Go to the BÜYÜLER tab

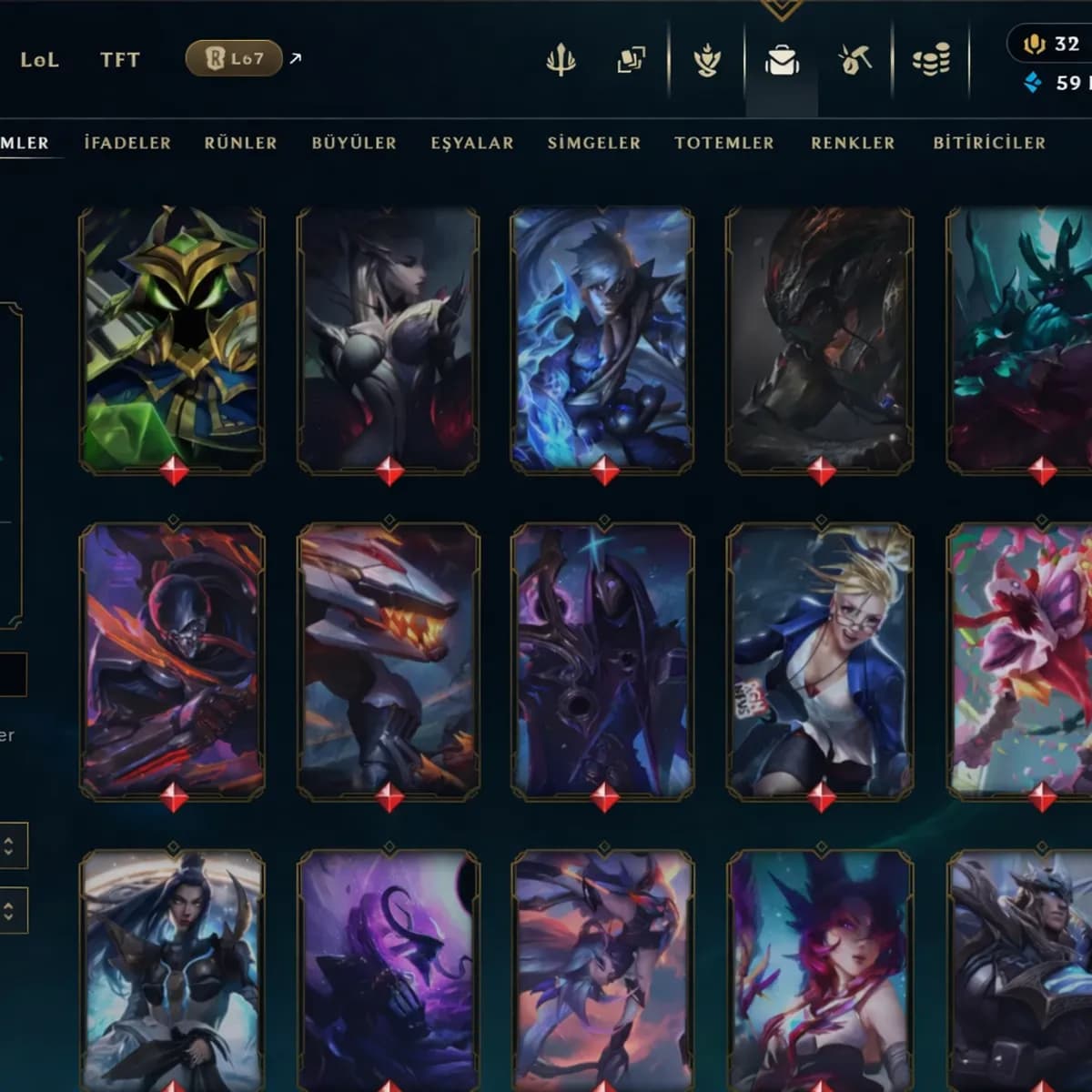(x=354, y=143)
